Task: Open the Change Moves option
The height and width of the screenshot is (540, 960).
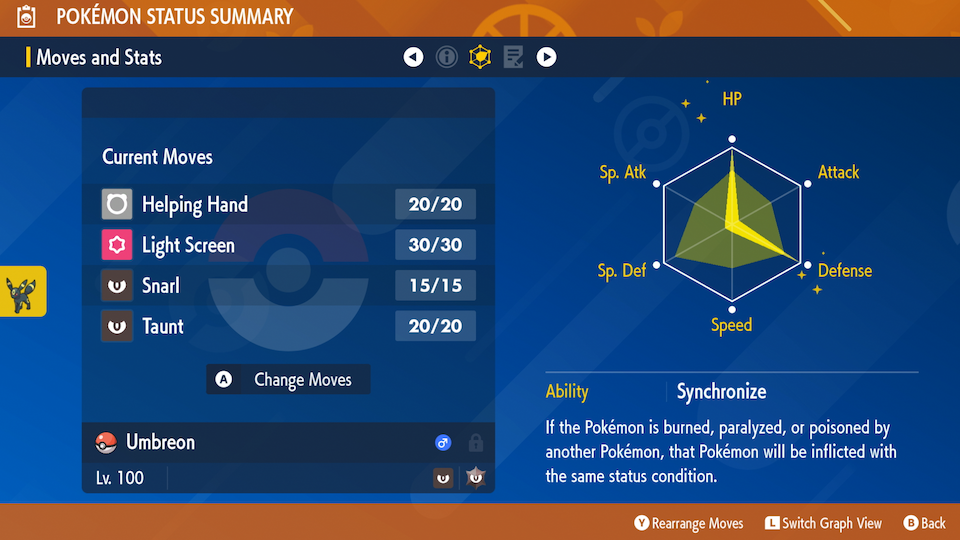Action: [288, 380]
